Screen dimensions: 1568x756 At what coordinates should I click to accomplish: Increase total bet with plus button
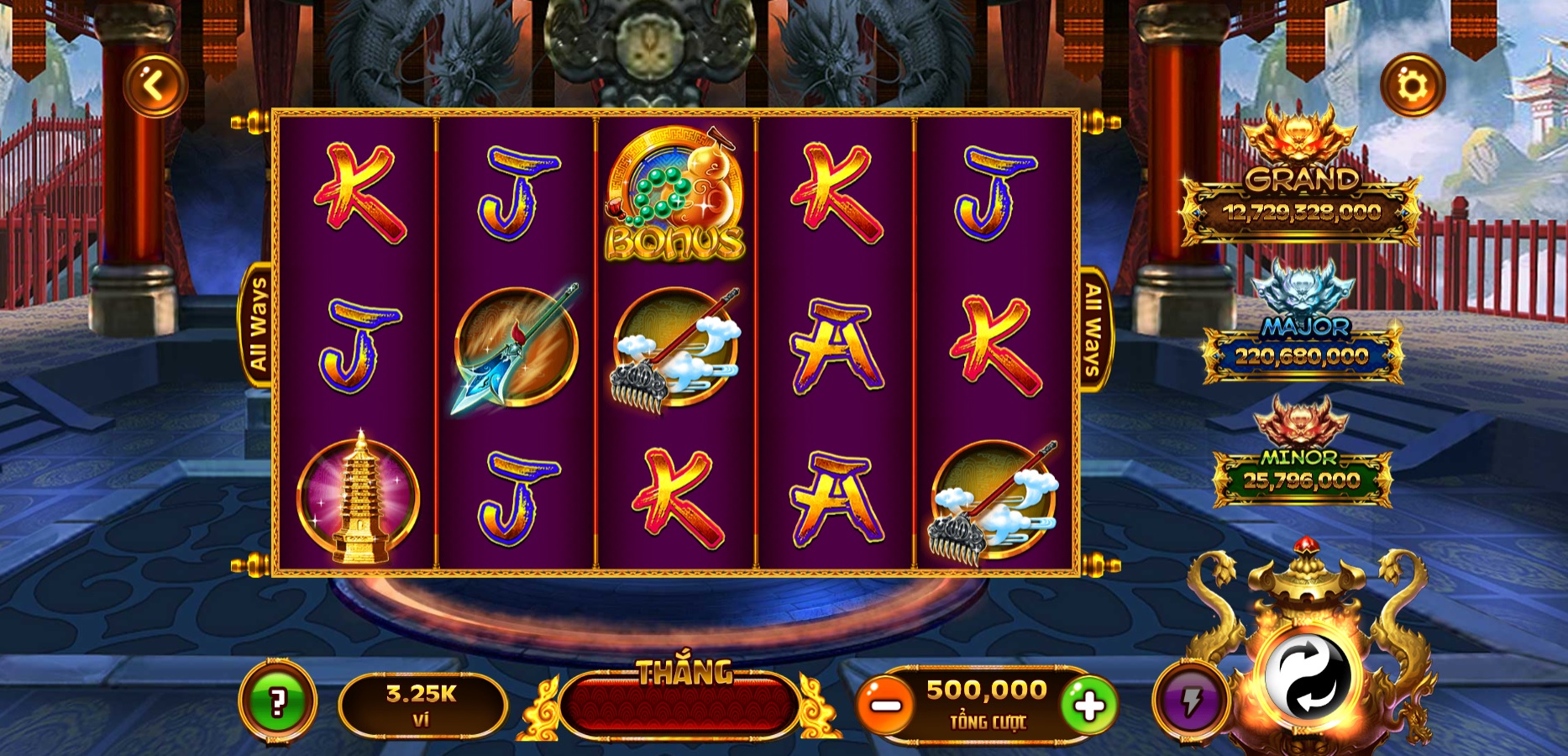click(x=1089, y=706)
